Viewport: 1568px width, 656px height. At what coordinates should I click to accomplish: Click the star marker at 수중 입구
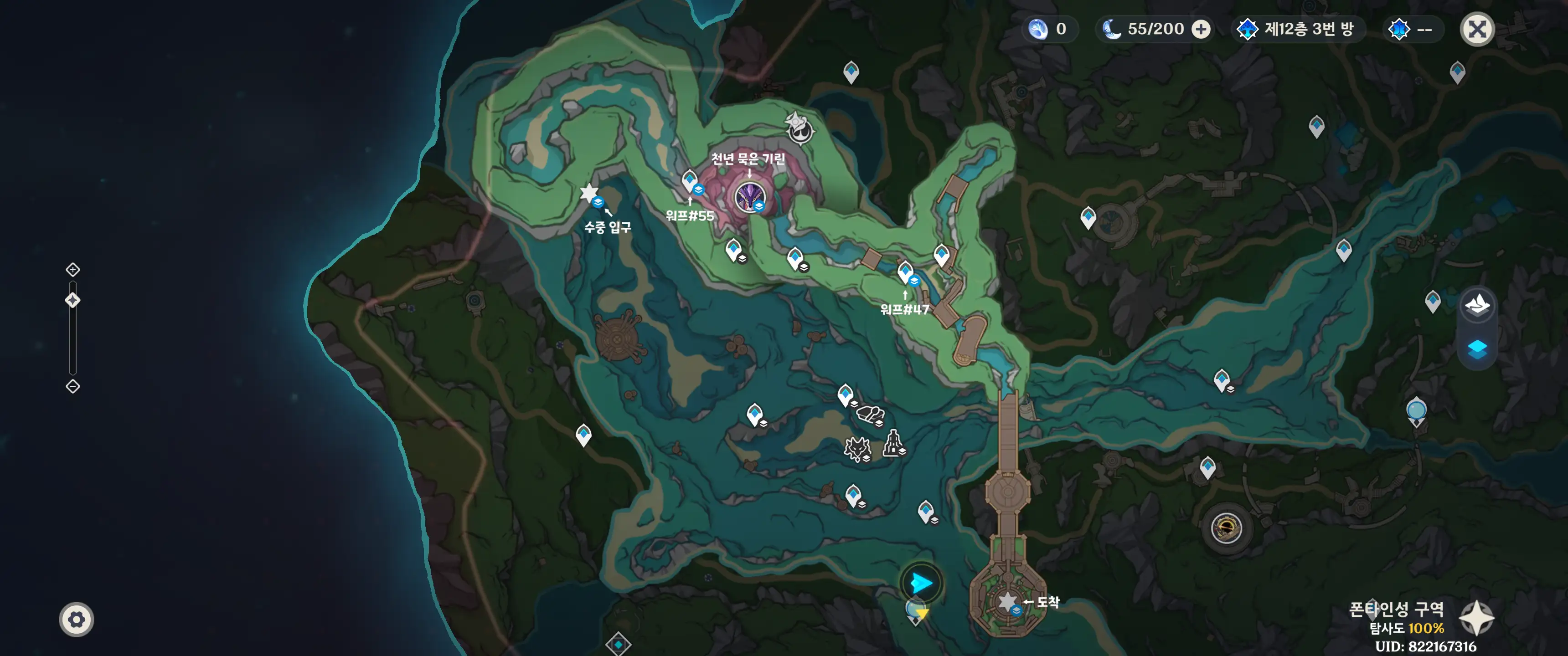click(x=589, y=194)
